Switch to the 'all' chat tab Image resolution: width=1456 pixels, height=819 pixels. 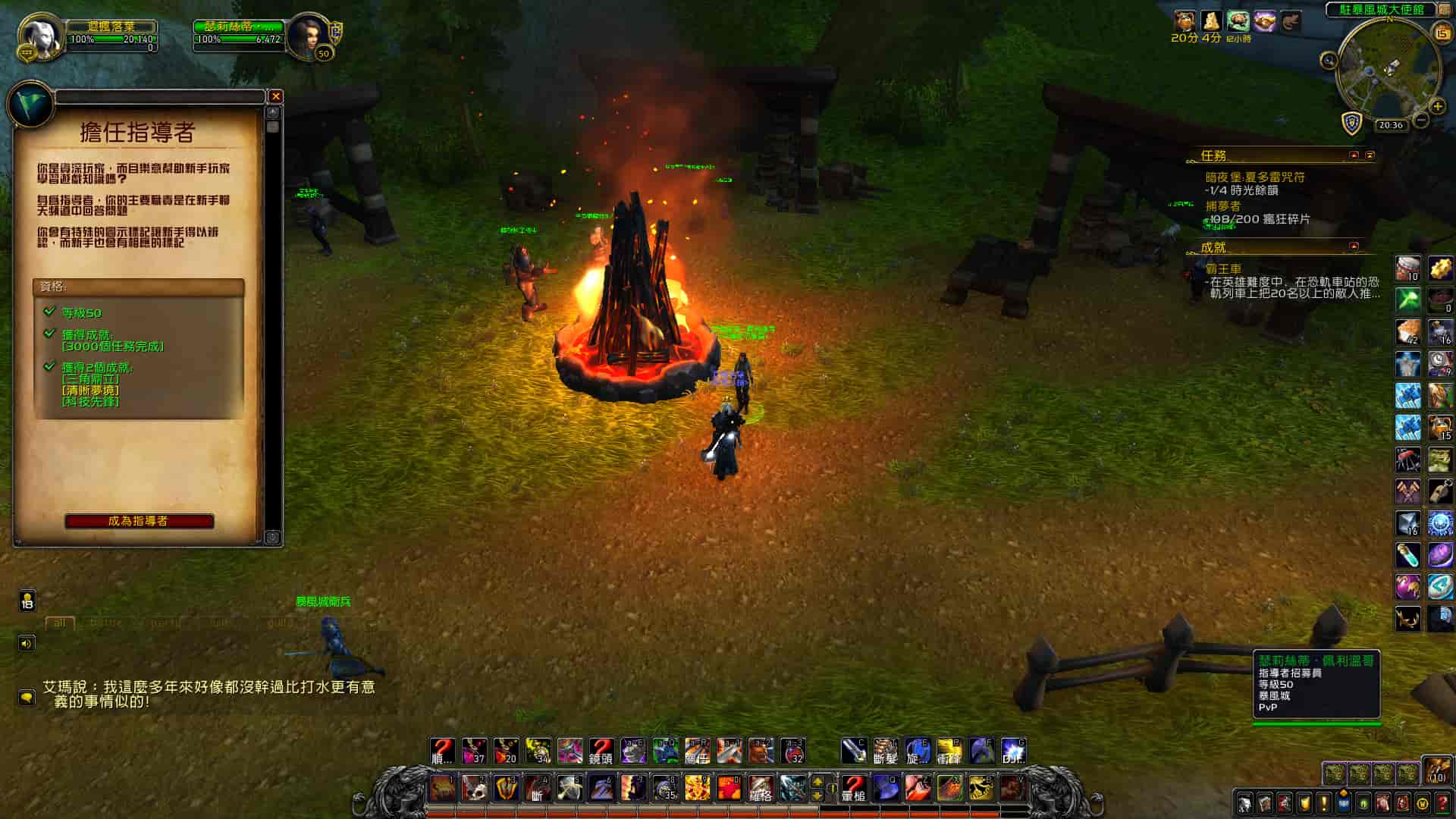[59, 623]
